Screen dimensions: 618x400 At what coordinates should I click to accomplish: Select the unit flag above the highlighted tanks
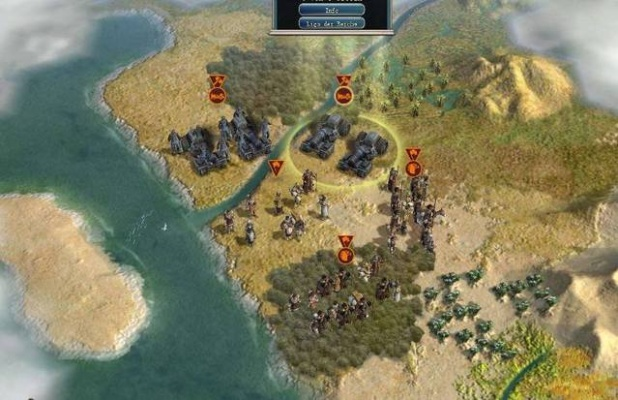pyautogui.click(x=344, y=93)
